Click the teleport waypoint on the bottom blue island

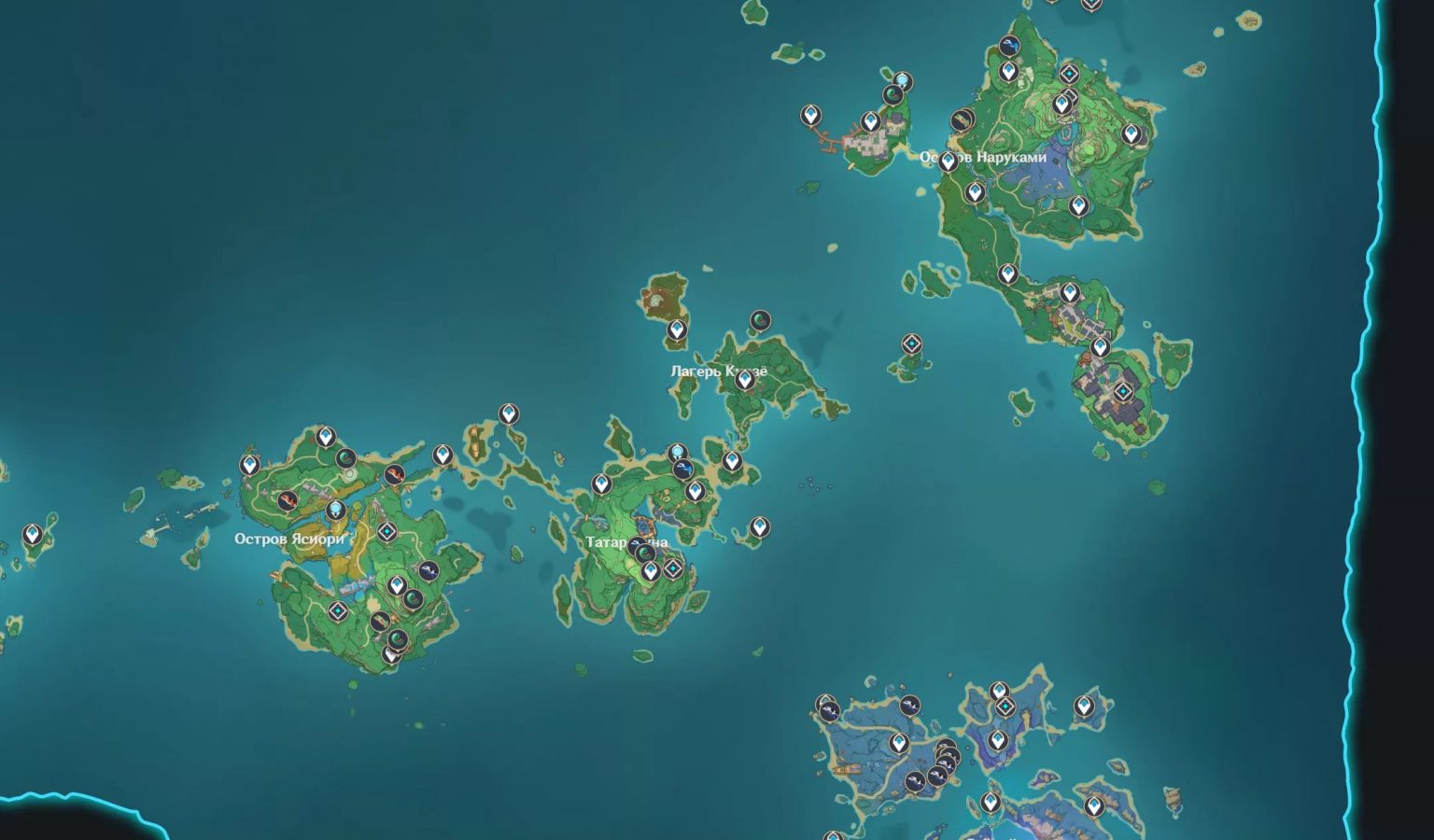(x=991, y=802)
